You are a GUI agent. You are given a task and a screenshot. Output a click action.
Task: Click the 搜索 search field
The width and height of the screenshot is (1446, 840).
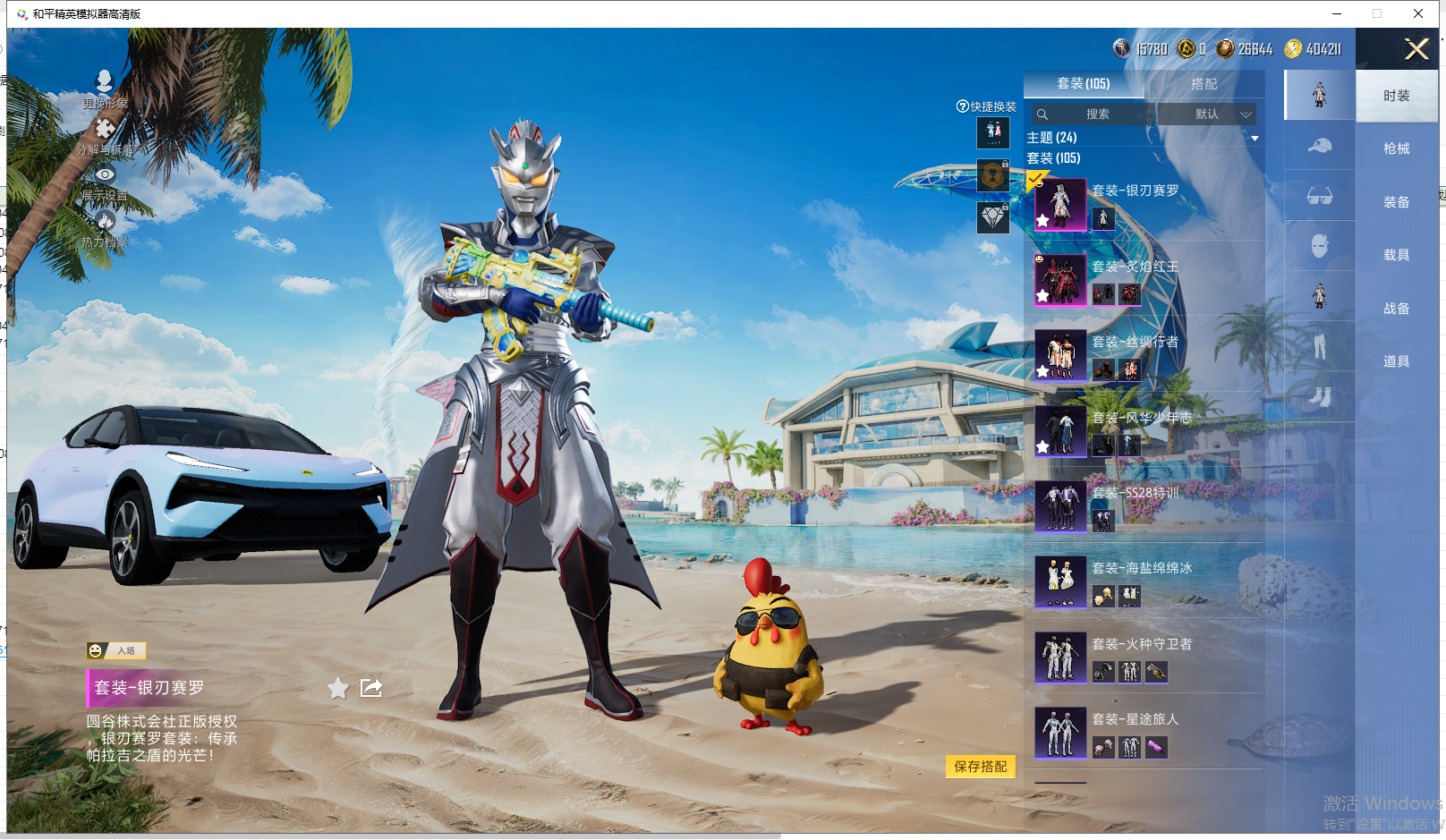coord(1097,115)
